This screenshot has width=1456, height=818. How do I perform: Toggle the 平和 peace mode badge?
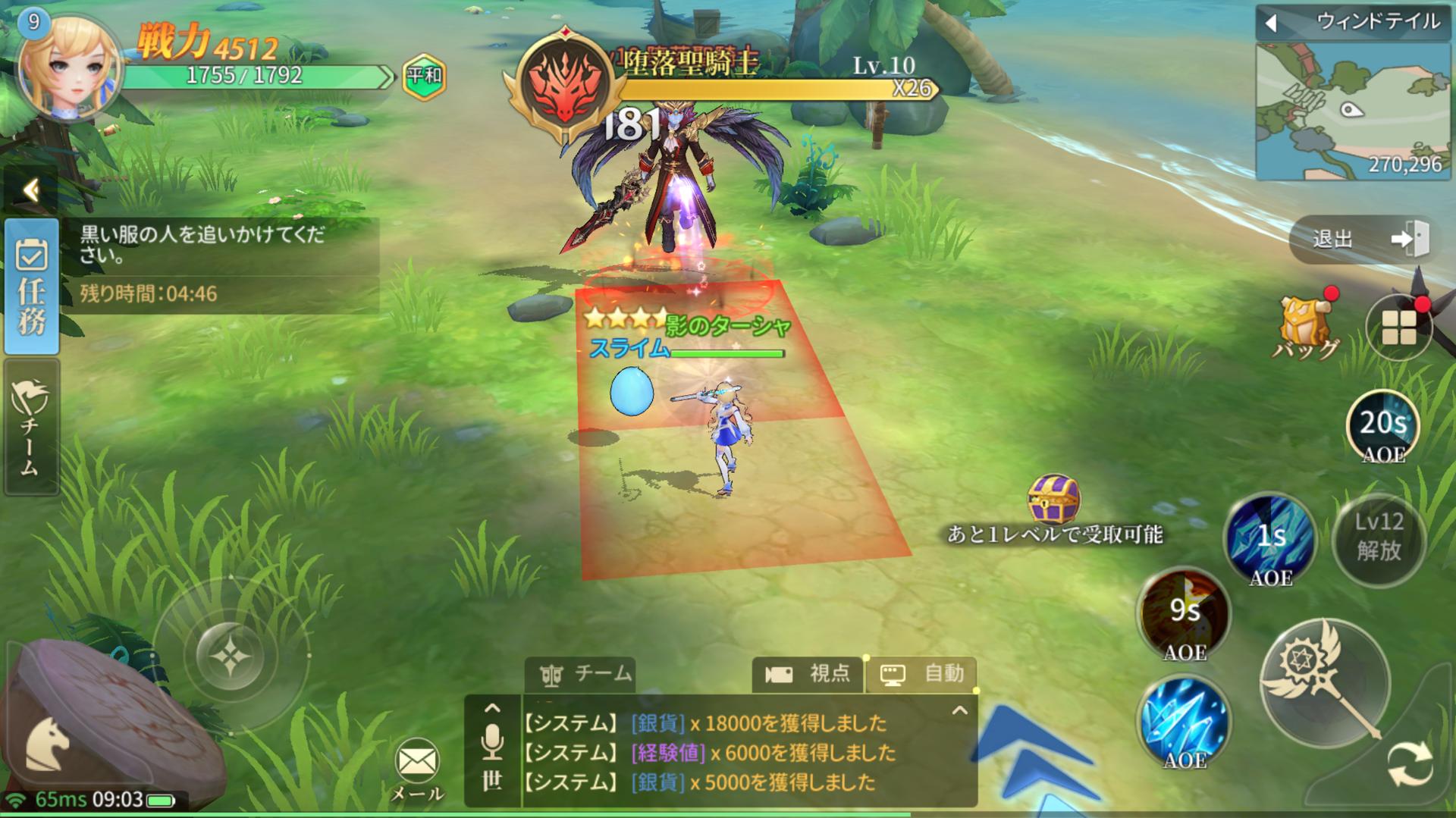point(424,76)
